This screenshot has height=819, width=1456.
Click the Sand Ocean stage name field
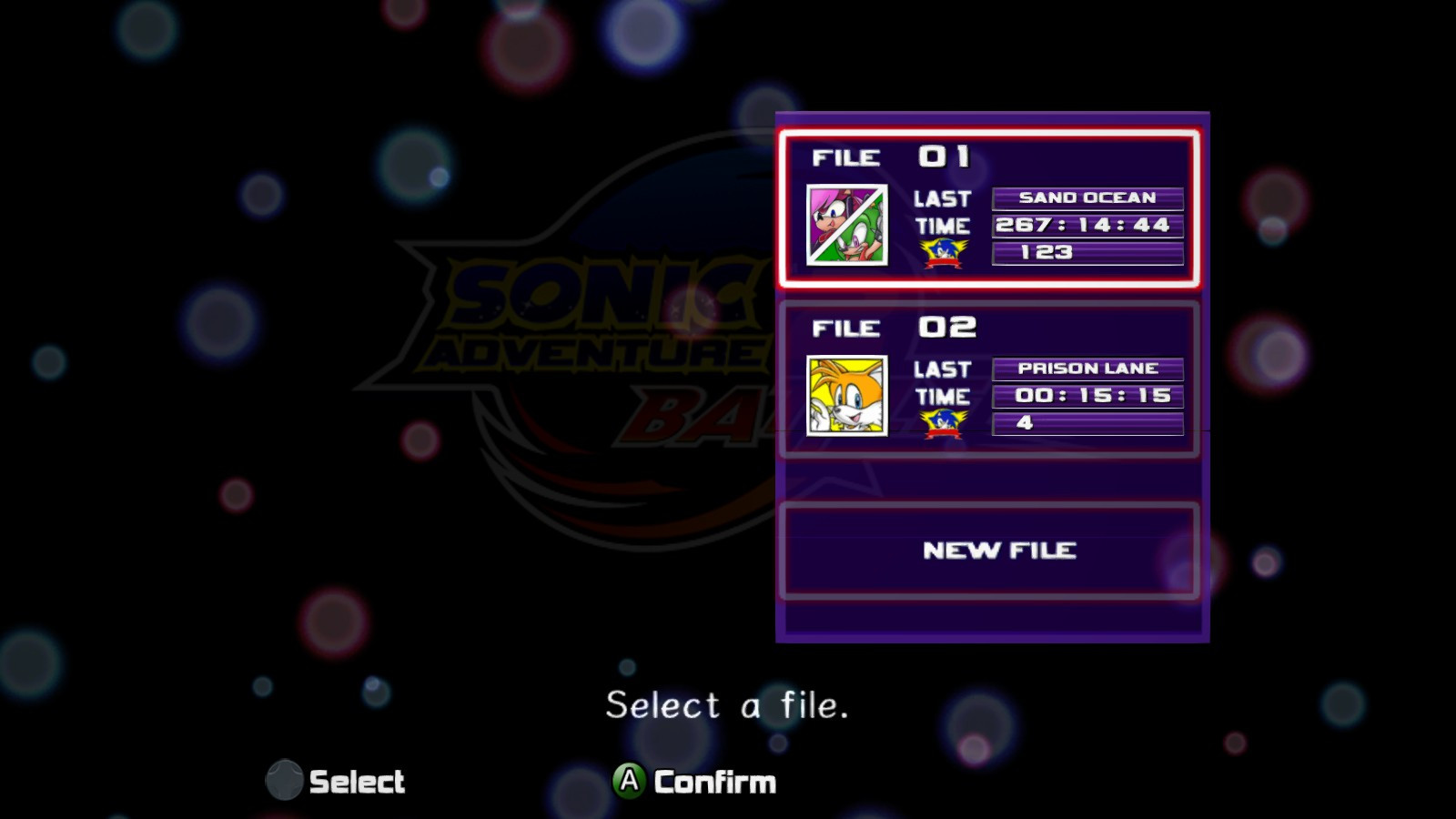[1088, 197]
